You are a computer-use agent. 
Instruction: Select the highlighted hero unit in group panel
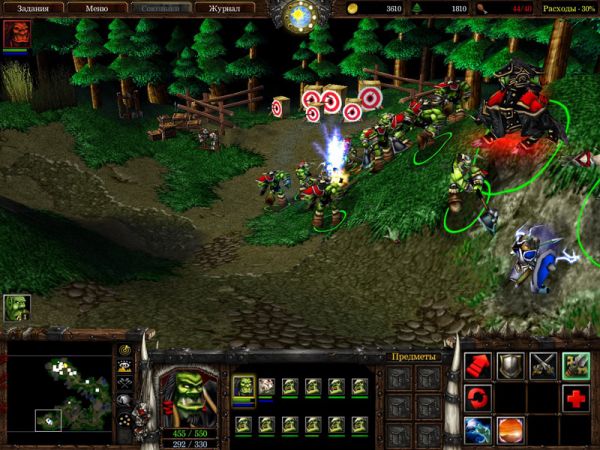243,386
